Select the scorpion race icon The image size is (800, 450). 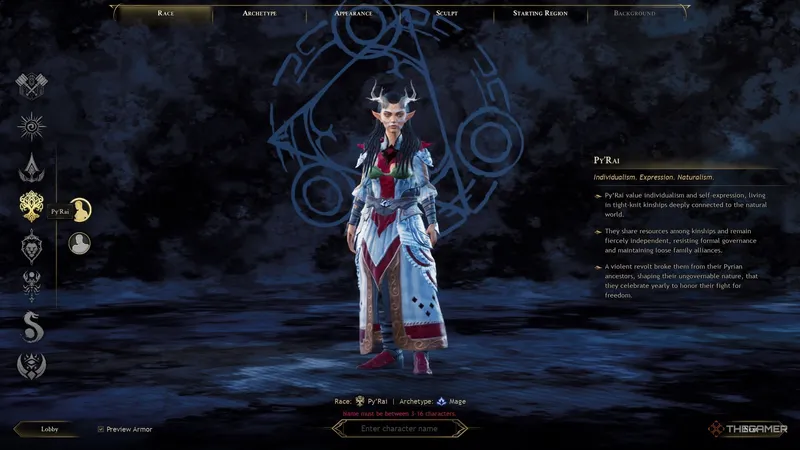(32, 285)
